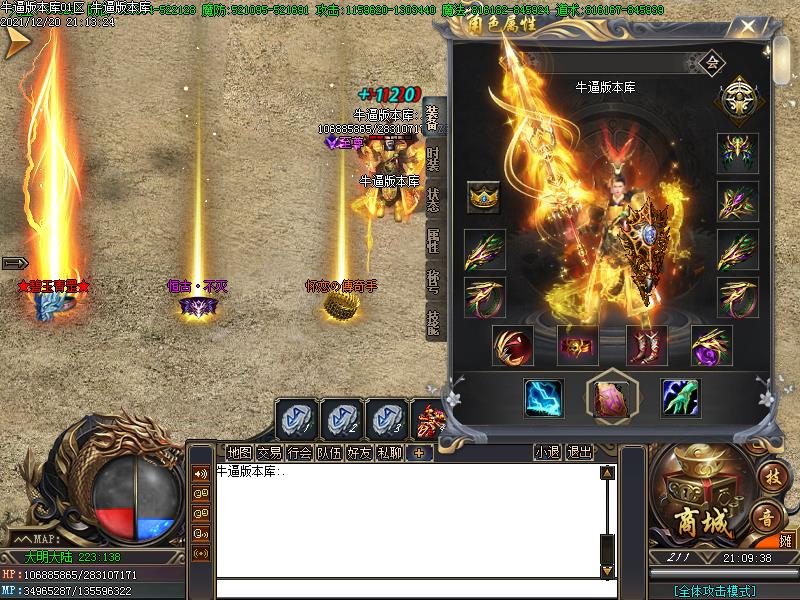Switch to the 技能 skills tab
The image size is (800, 600).
(x=433, y=321)
